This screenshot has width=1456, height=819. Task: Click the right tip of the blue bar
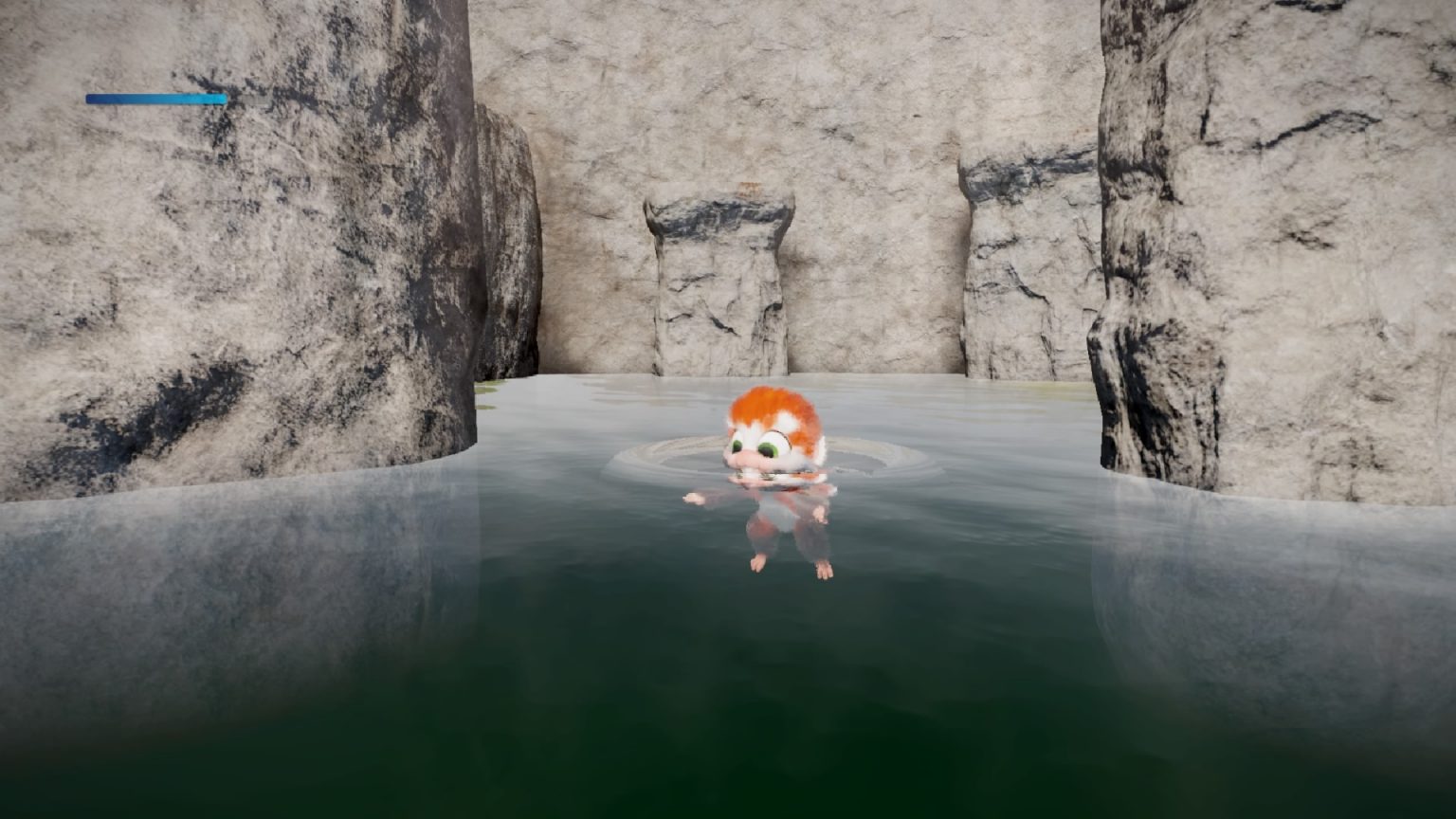click(x=224, y=97)
